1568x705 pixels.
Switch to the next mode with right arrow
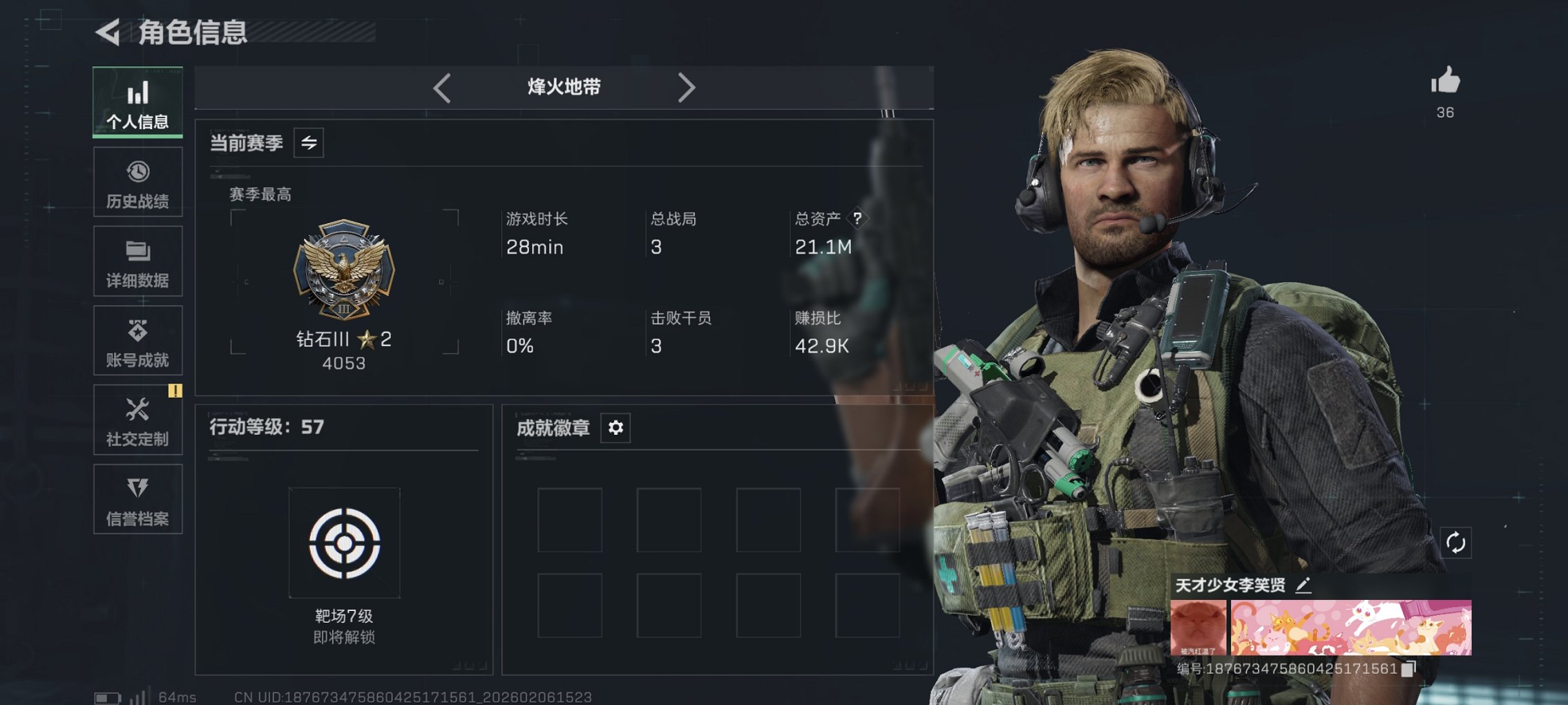point(687,87)
